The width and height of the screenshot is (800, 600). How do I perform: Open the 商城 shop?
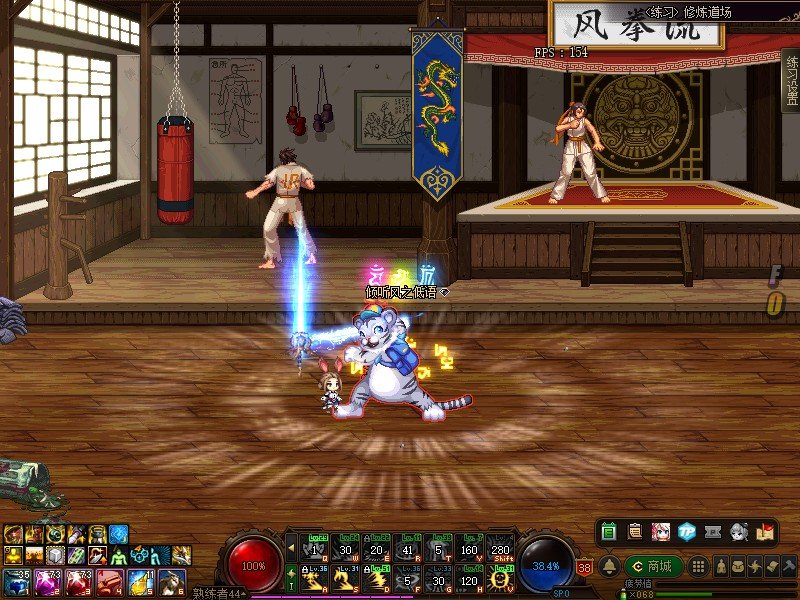tap(653, 566)
